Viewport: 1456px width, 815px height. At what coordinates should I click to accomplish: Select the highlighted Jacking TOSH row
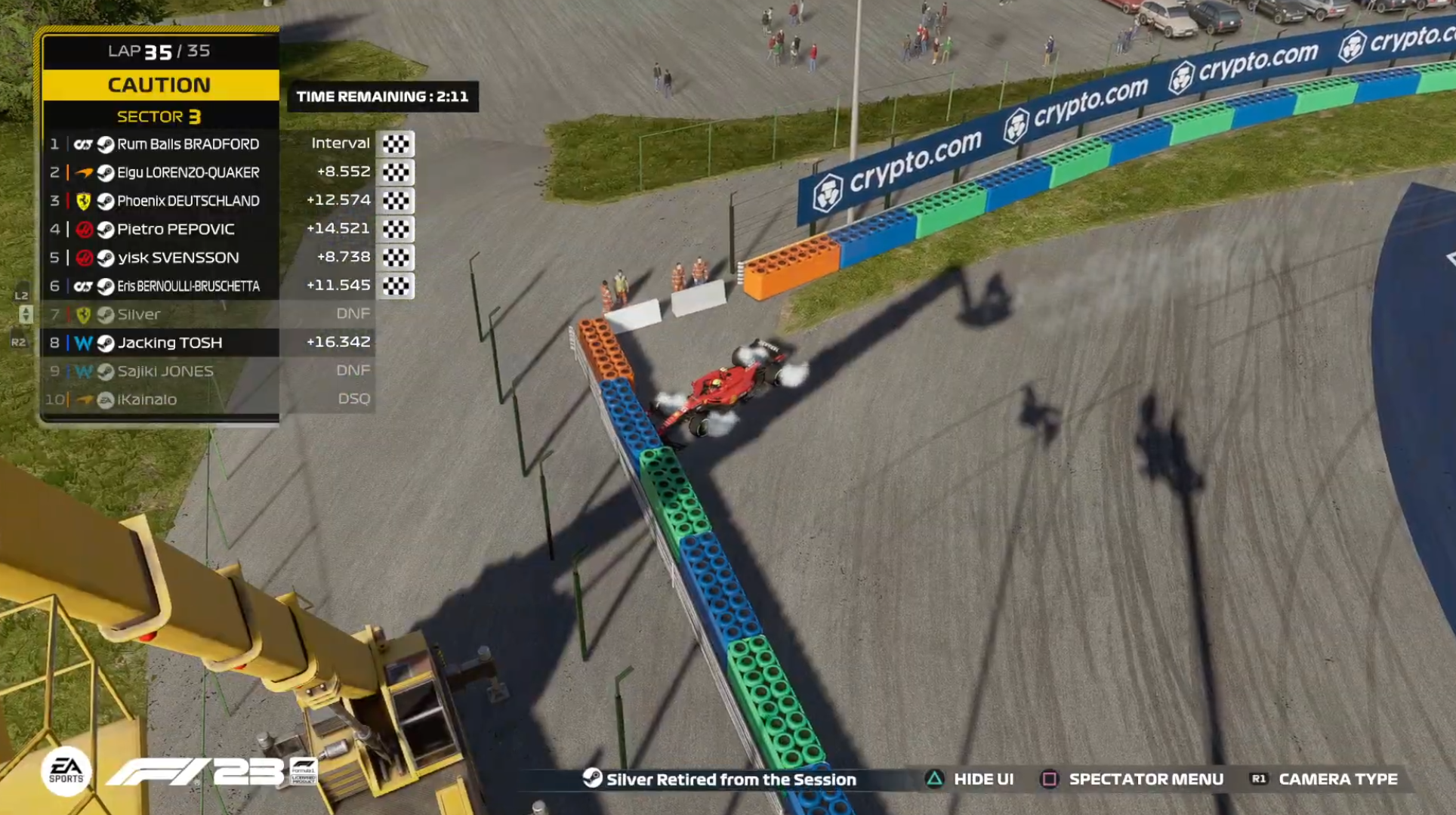170,343
